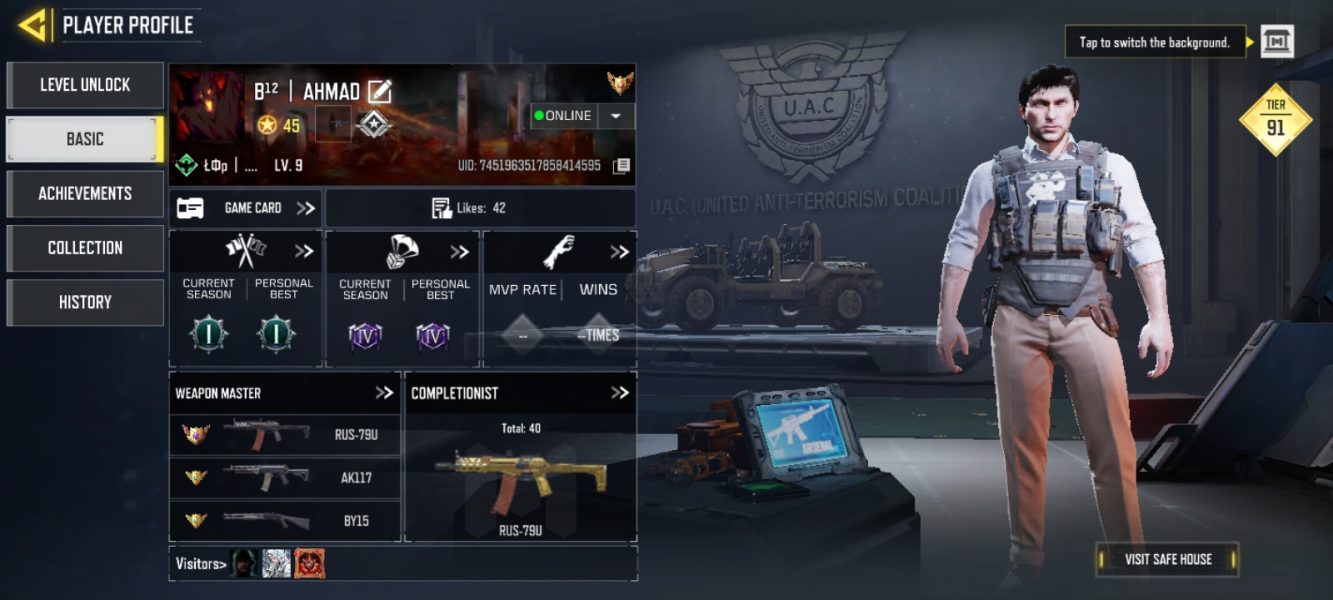1333x600 pixels.
Task: Visit the Safe House
Action: point(1167,559)
